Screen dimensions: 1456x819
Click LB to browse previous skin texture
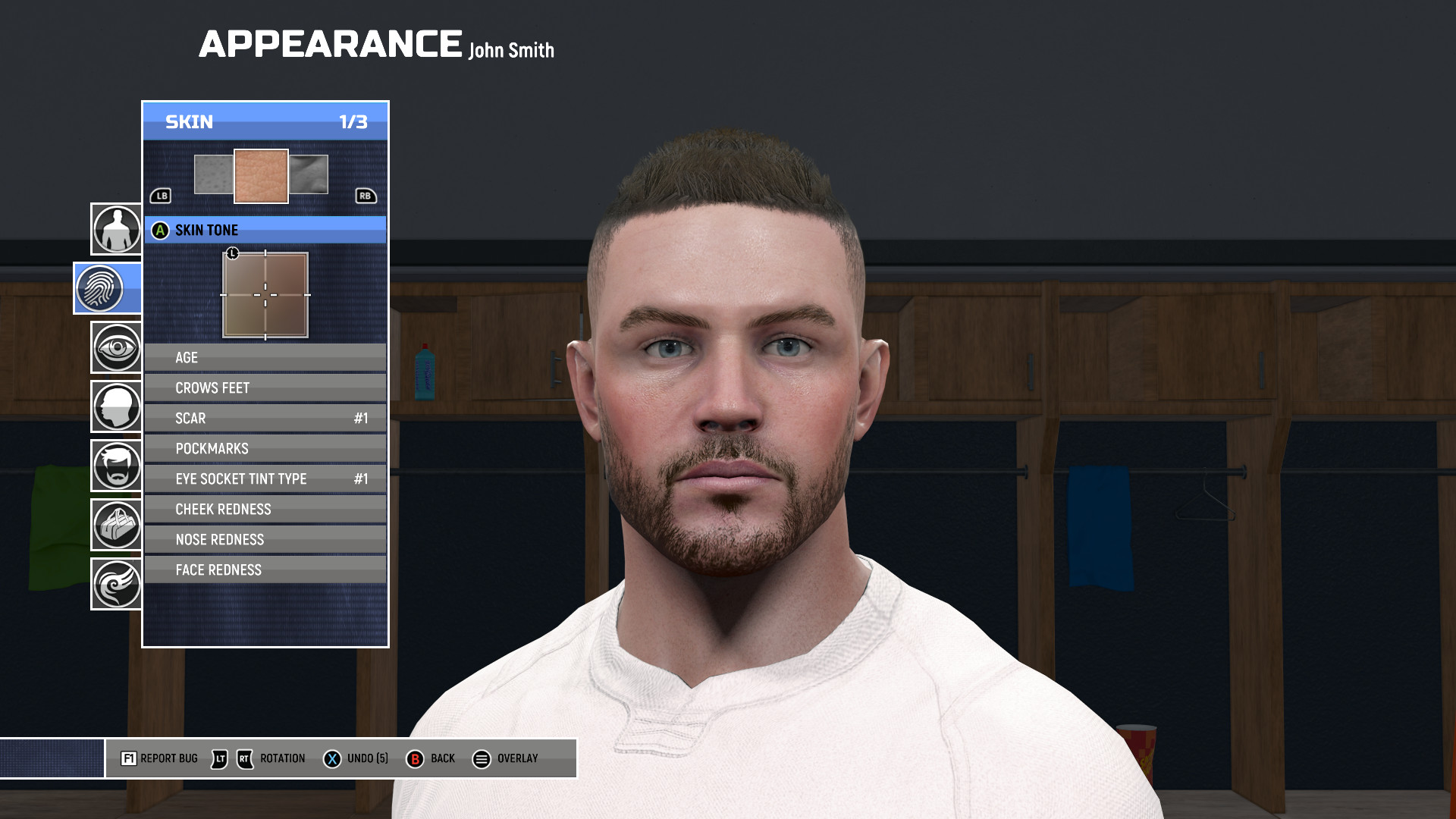(160, 196)
